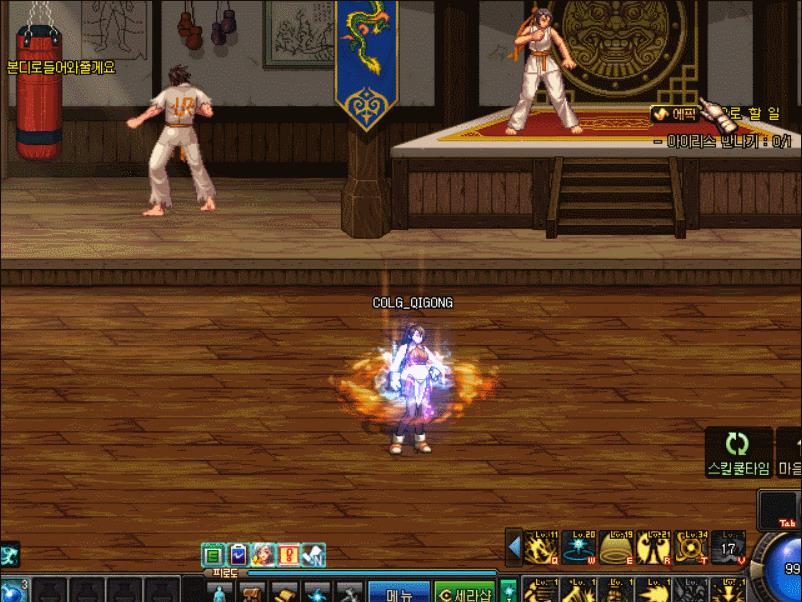802x602 pixels.
Task: Activate the Lv.19 golden dome skill on E
Action: point(617,547)
